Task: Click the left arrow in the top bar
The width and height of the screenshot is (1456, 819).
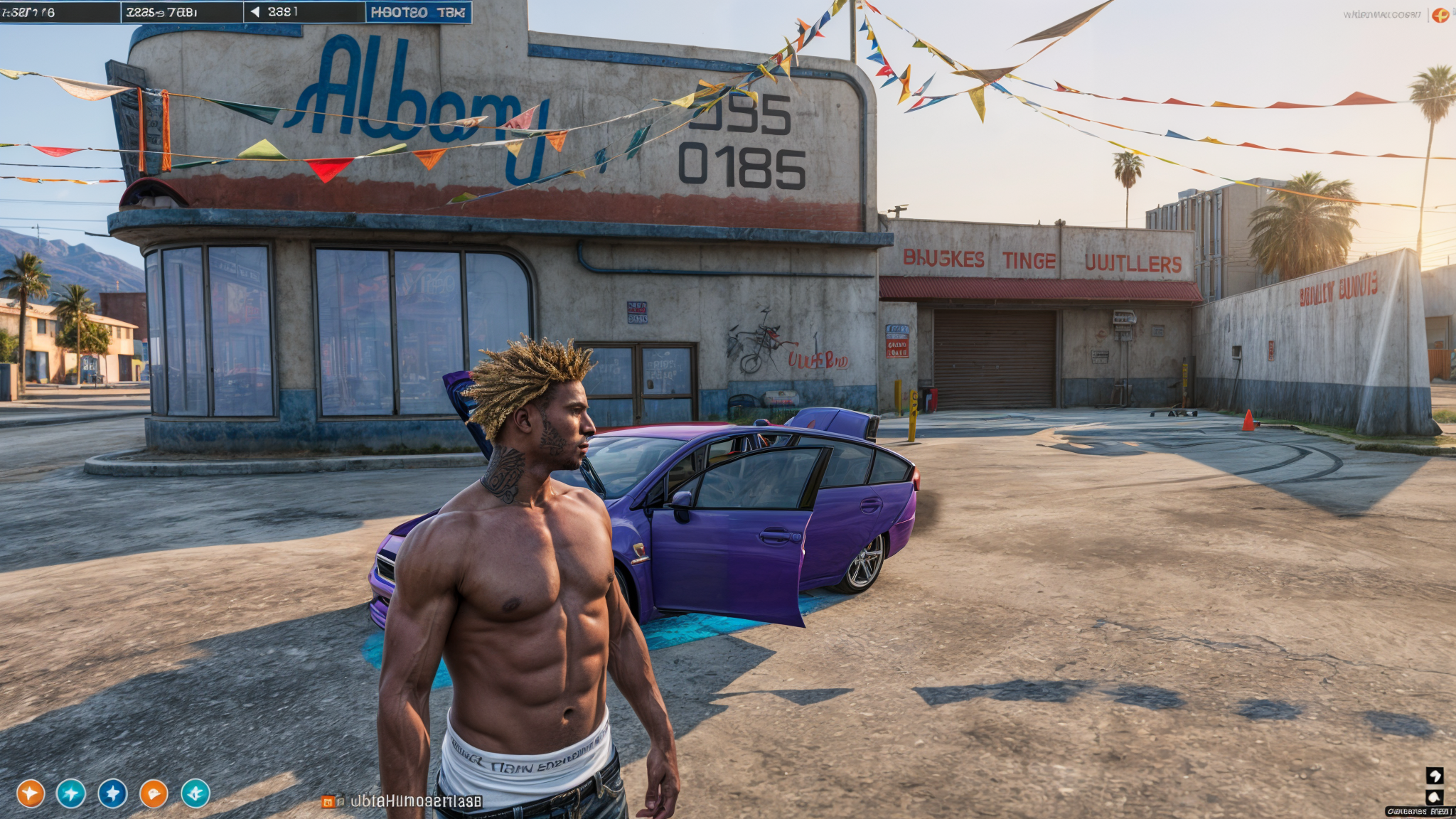Action: click(255, 12)
